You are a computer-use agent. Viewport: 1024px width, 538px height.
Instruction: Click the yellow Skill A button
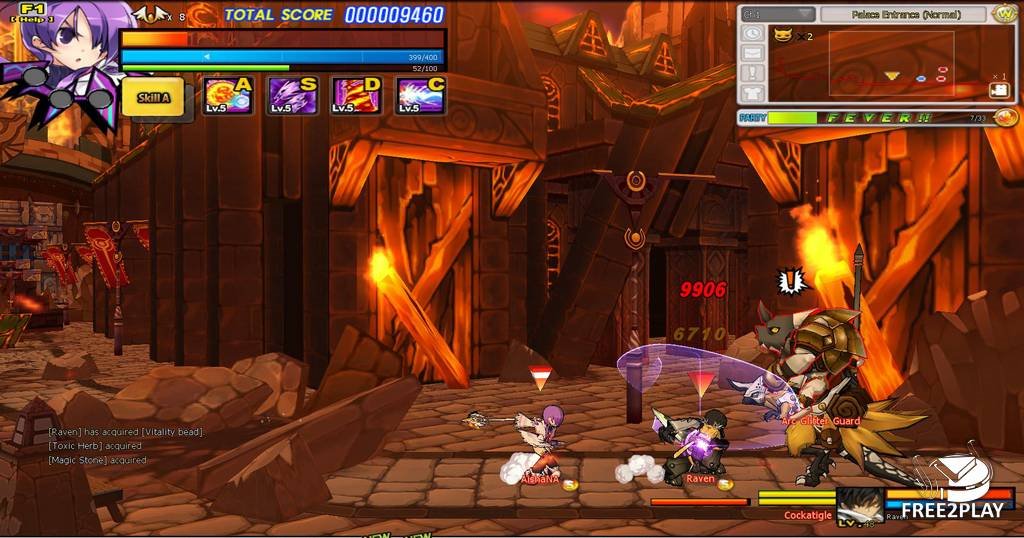coord(153,97)
